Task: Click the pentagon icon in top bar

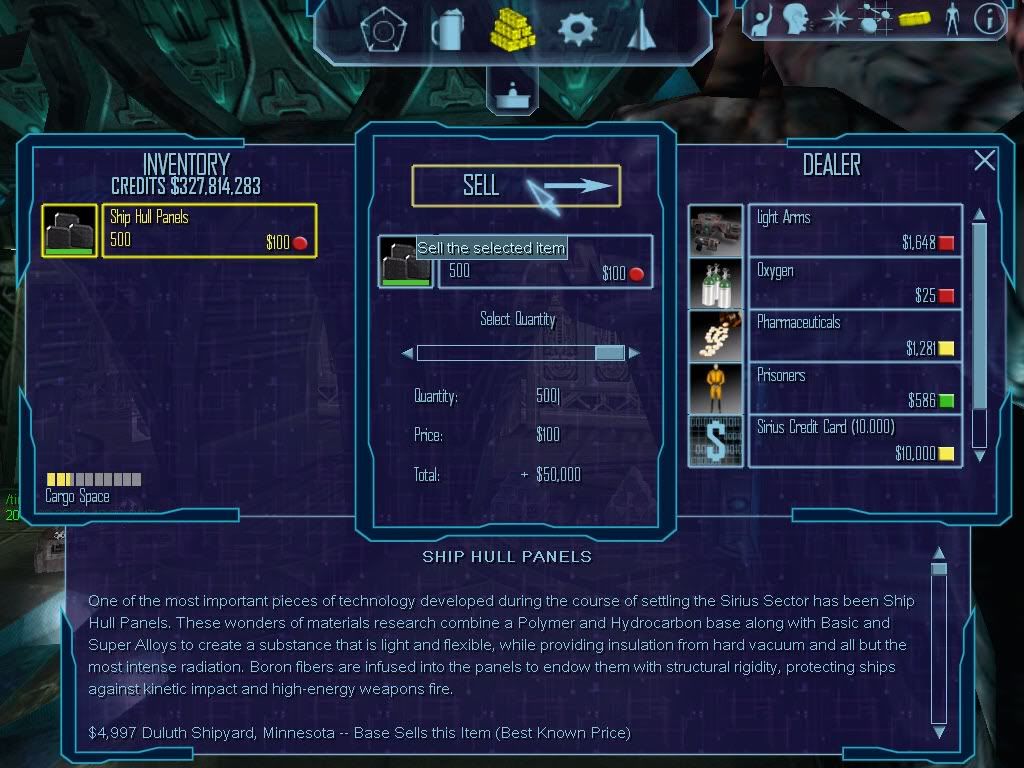Action: [x=381, y=30]
